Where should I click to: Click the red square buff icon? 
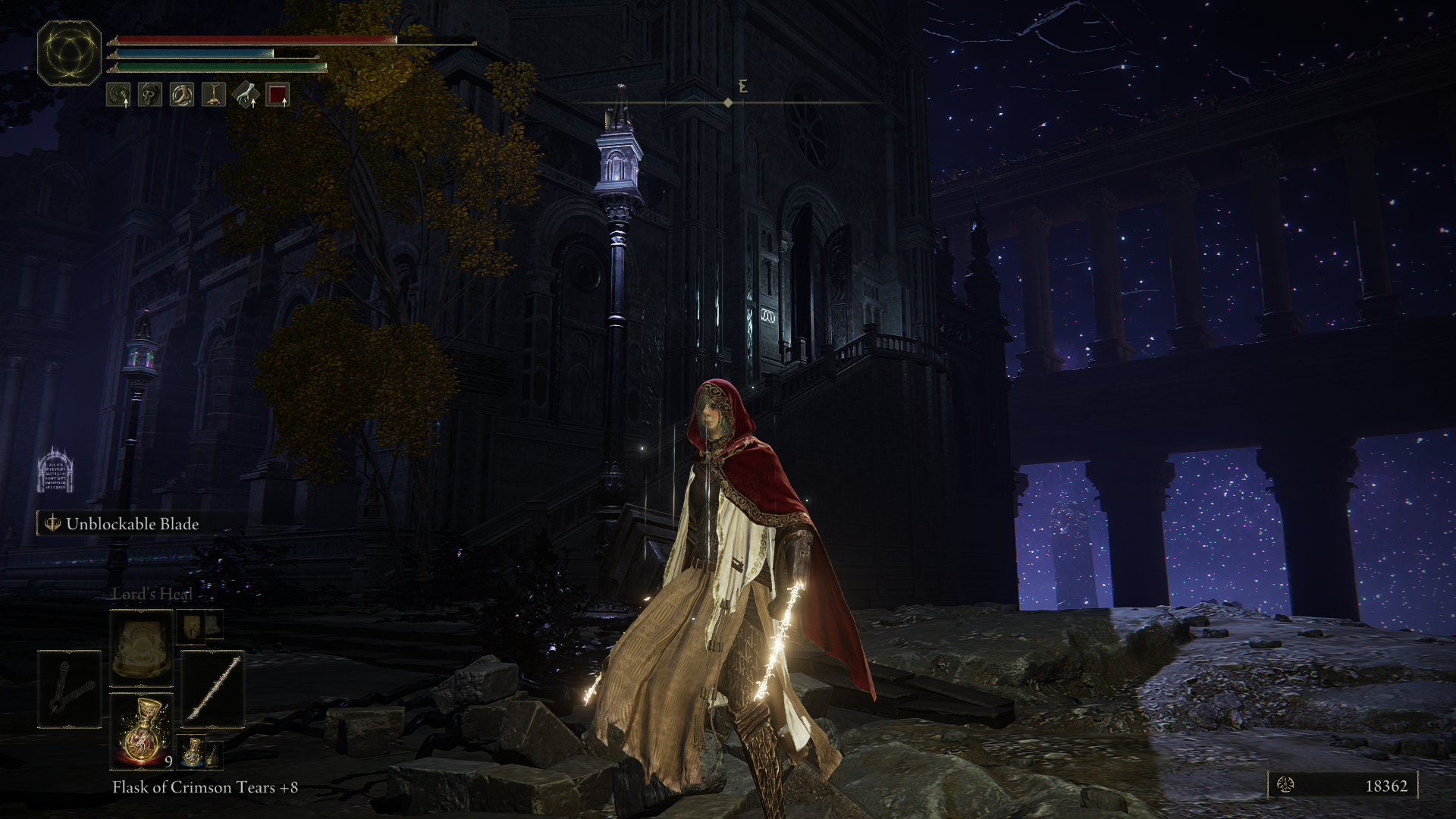278,95
